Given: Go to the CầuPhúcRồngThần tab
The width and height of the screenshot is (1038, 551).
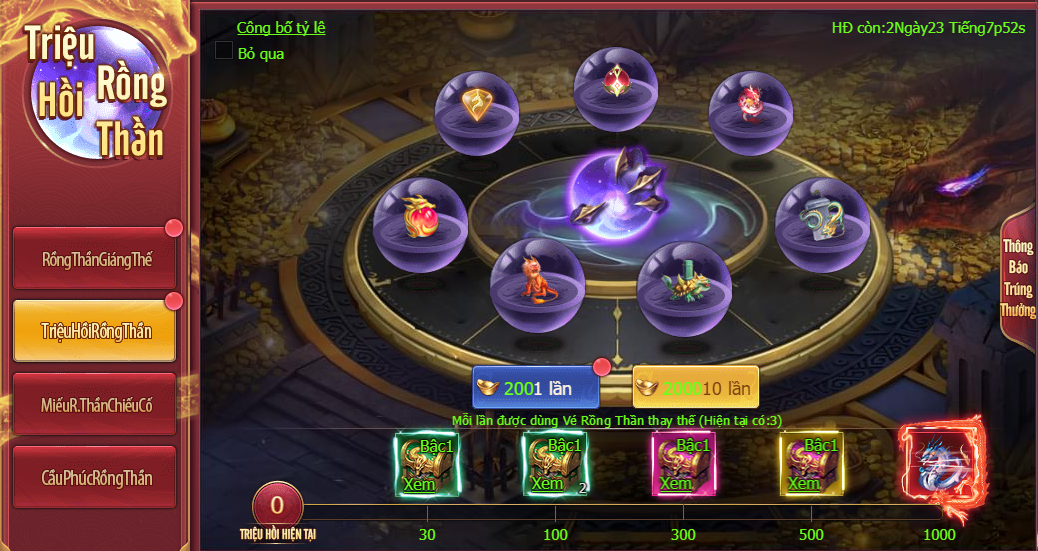Looking at the screenshot, I should click(x=95, y=478).
